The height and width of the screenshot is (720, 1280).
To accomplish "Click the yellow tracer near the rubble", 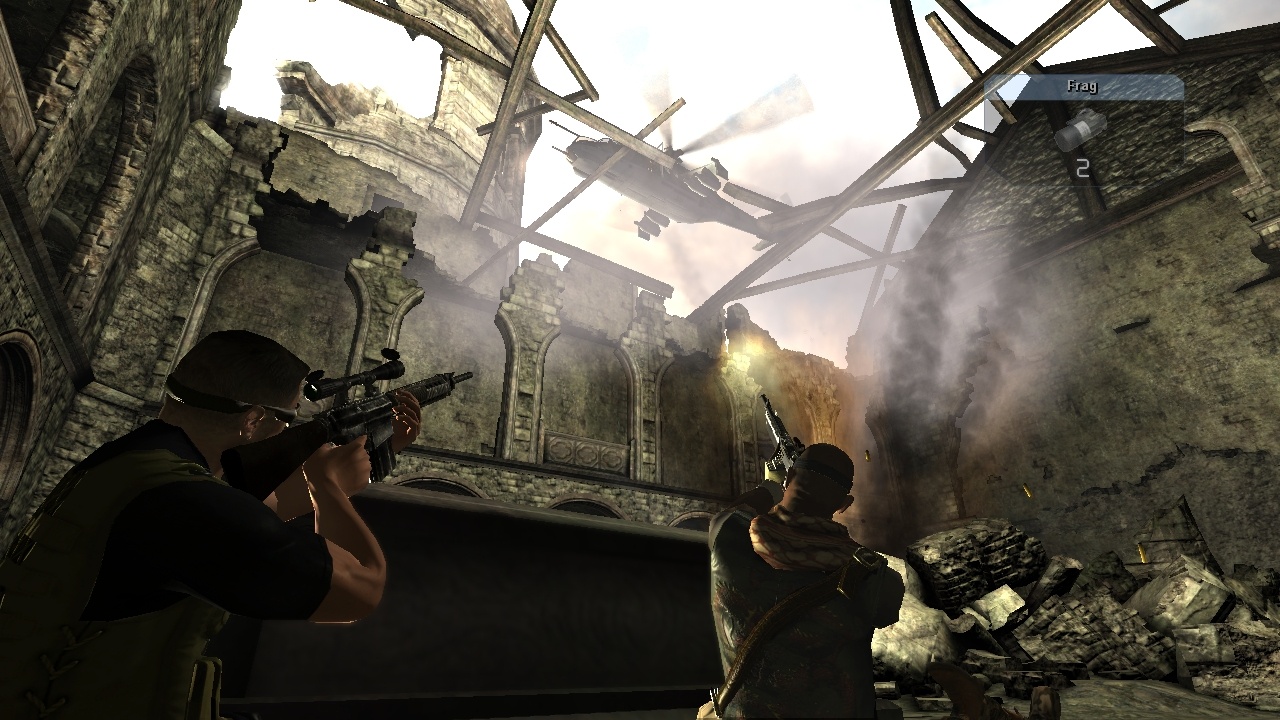I will pos(1140,554).
